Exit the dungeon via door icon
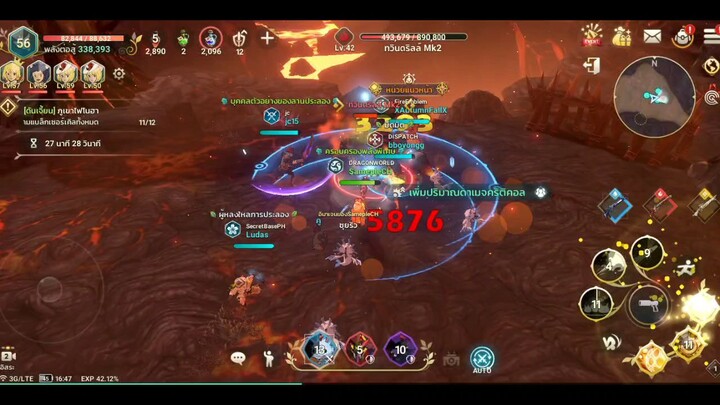This screenshot has height=405, width=720. point(592,66)
